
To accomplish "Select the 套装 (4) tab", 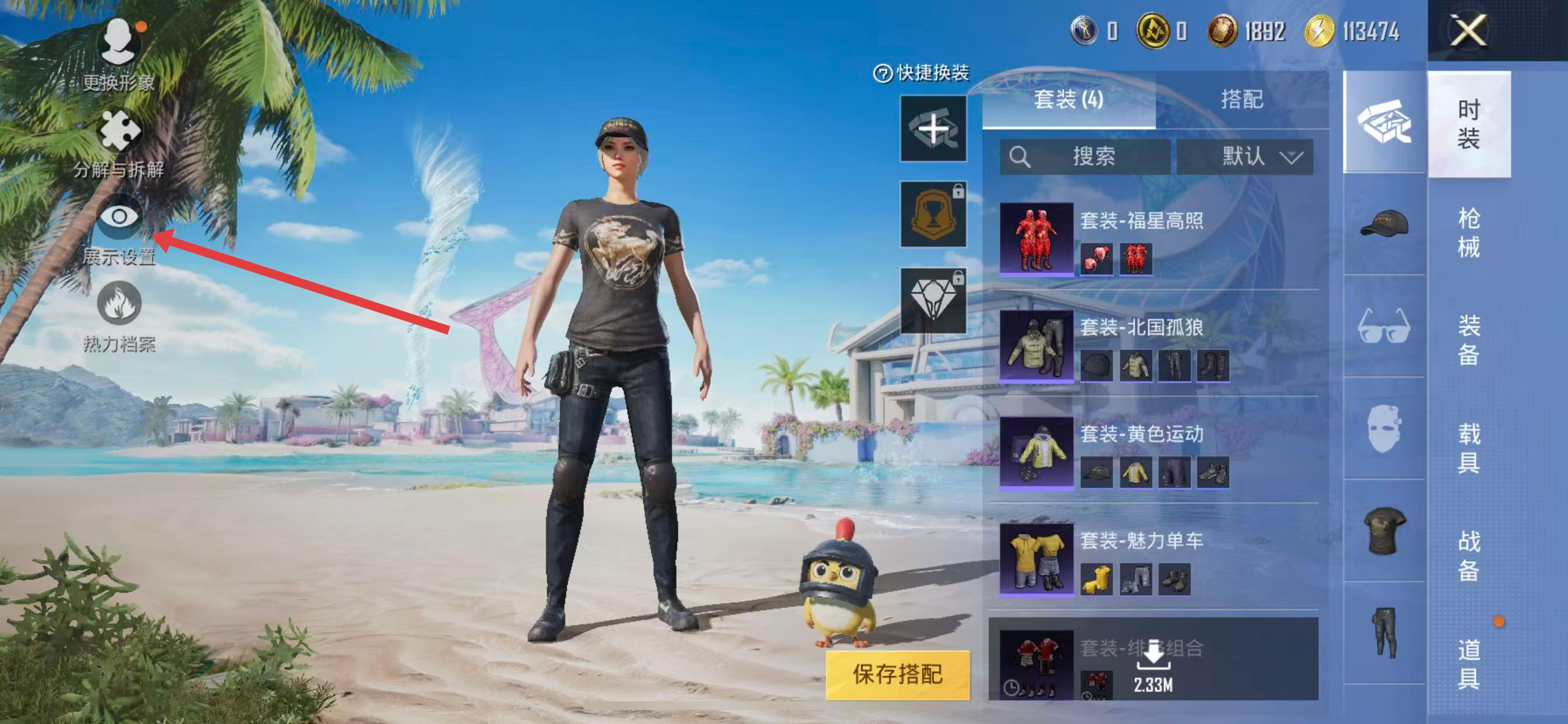I will point(1068,99).
